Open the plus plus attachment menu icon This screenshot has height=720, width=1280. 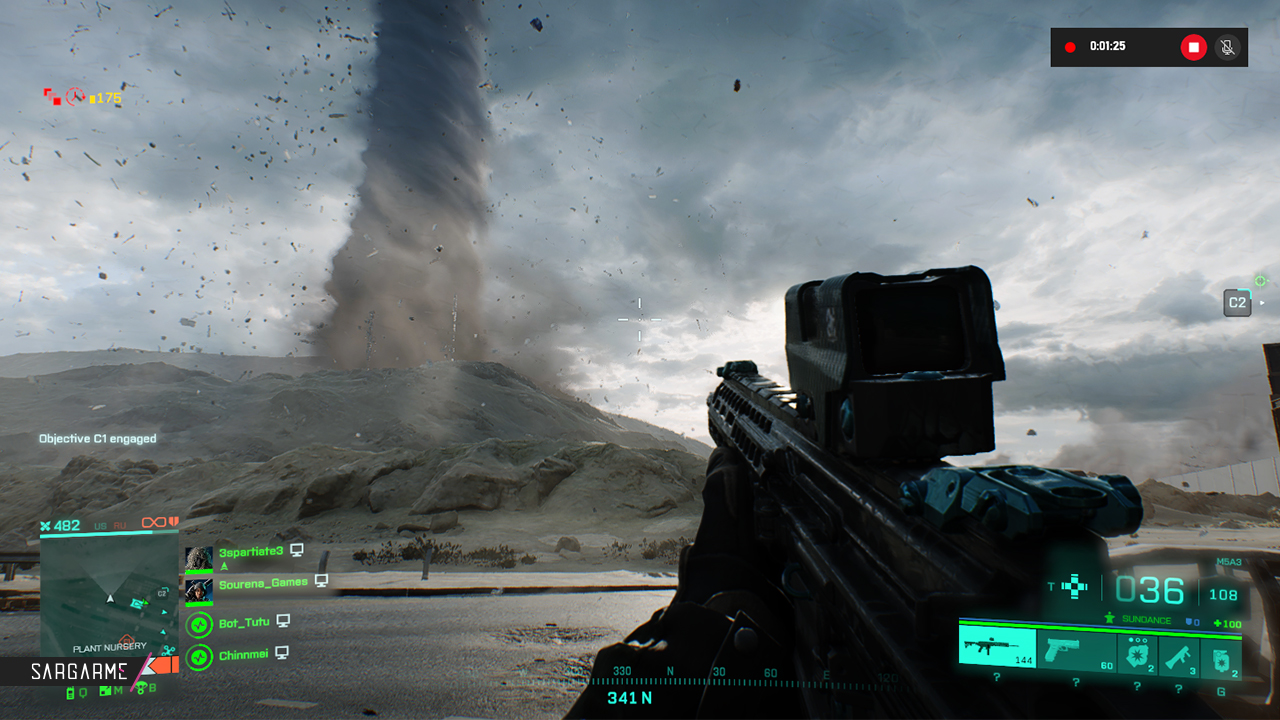tap(1075, 587)
